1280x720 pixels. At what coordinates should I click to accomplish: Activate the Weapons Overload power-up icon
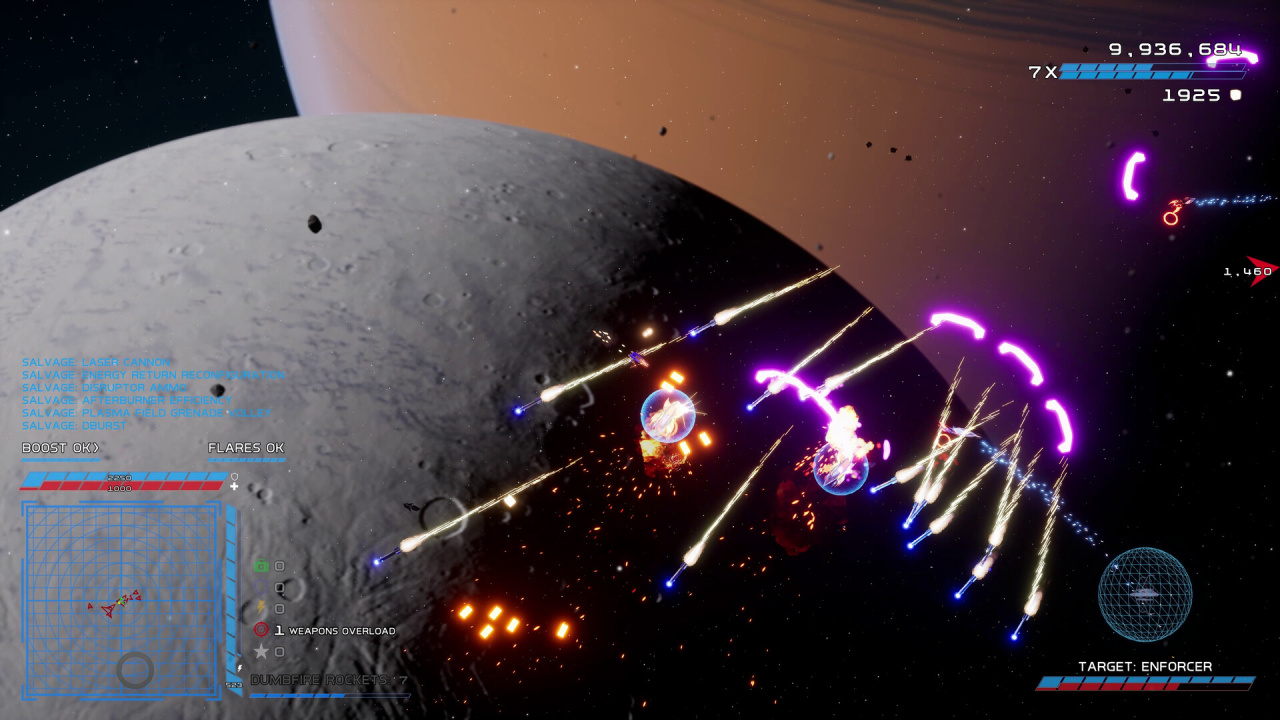point(261,630)
